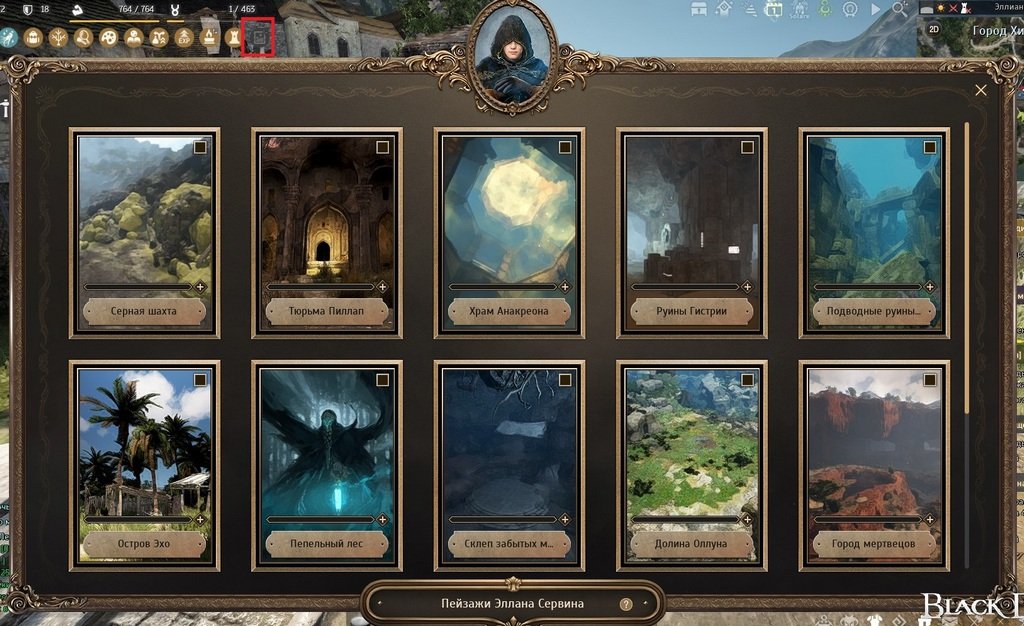The image size is (1024, 626).
Task: Open the Пепельный лес card
Action: pos(327,448)
